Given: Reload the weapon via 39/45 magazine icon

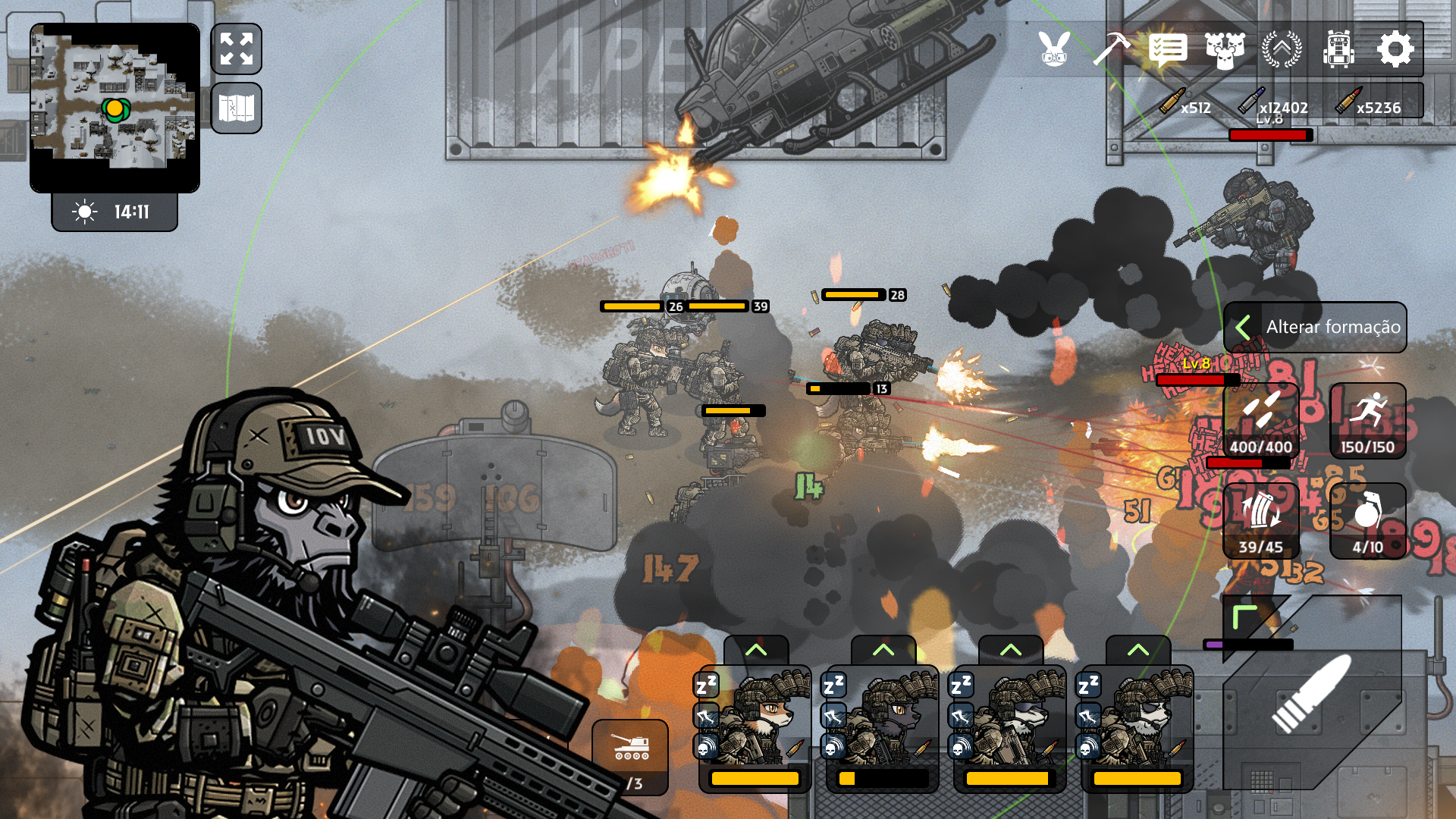Looking at the screenshot, I should click(x=1262, y=521).
